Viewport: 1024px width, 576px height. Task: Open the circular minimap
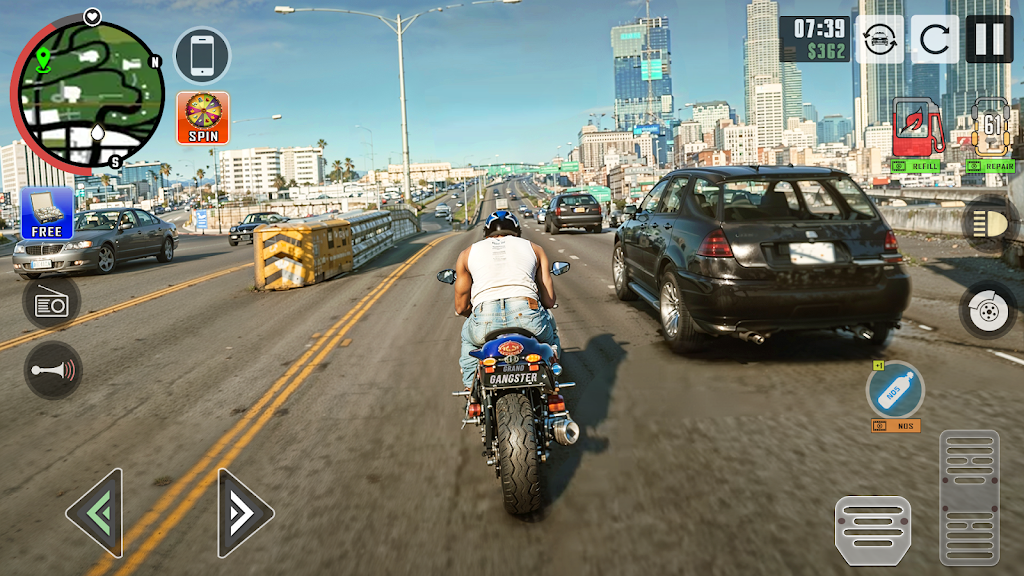coord(87,93)
